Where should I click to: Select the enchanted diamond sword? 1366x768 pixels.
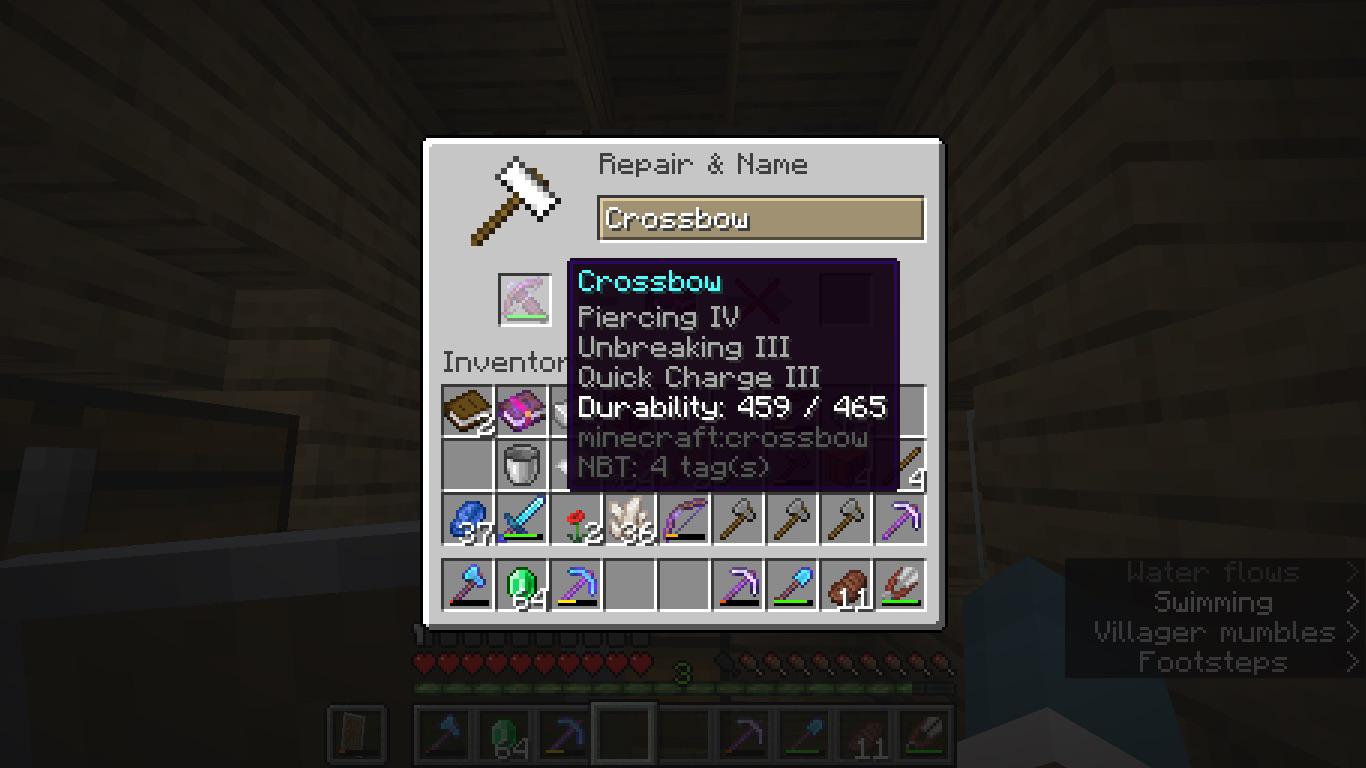point(522,518)
